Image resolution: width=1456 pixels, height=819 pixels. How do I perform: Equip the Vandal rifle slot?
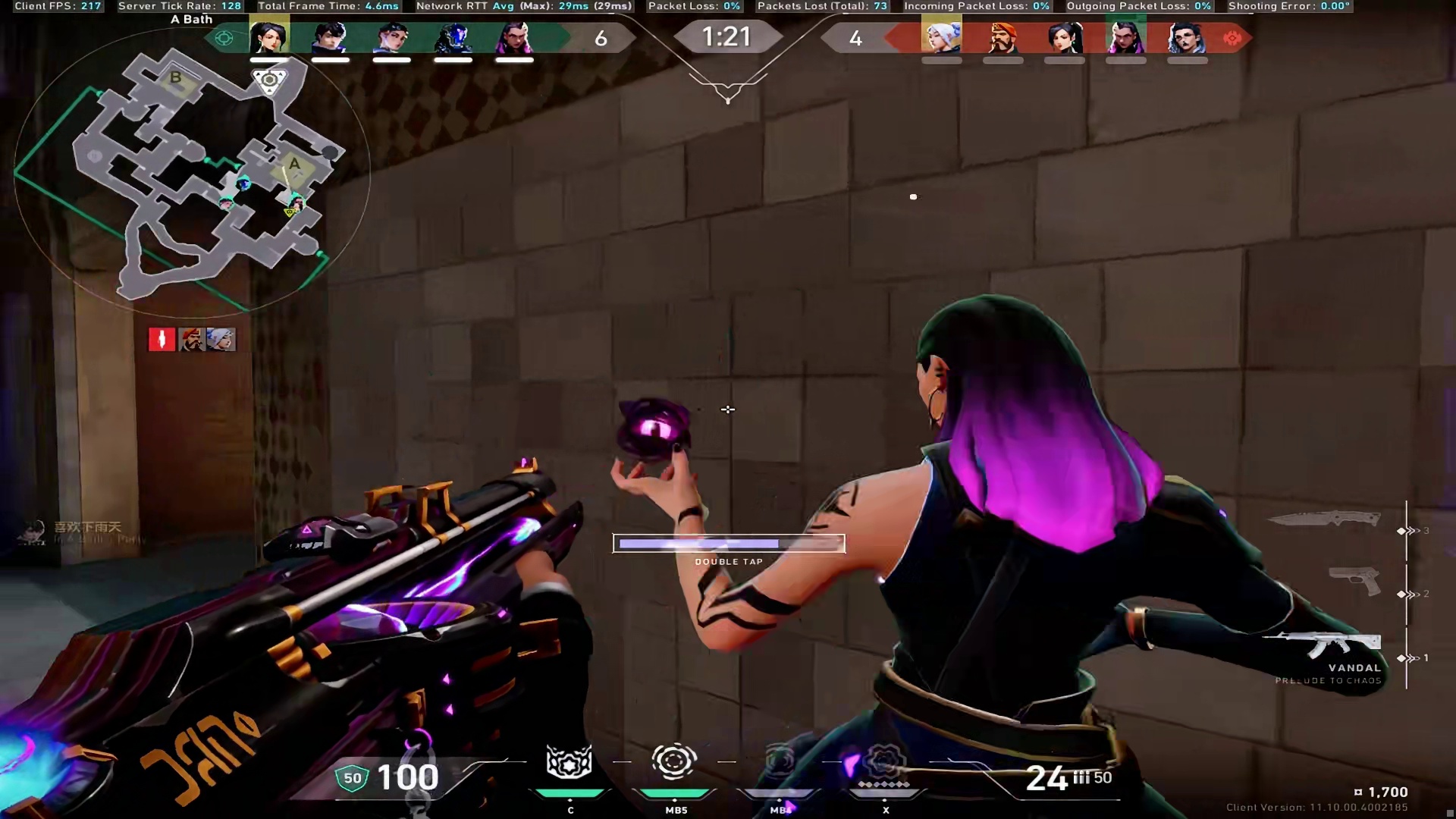1323,646
